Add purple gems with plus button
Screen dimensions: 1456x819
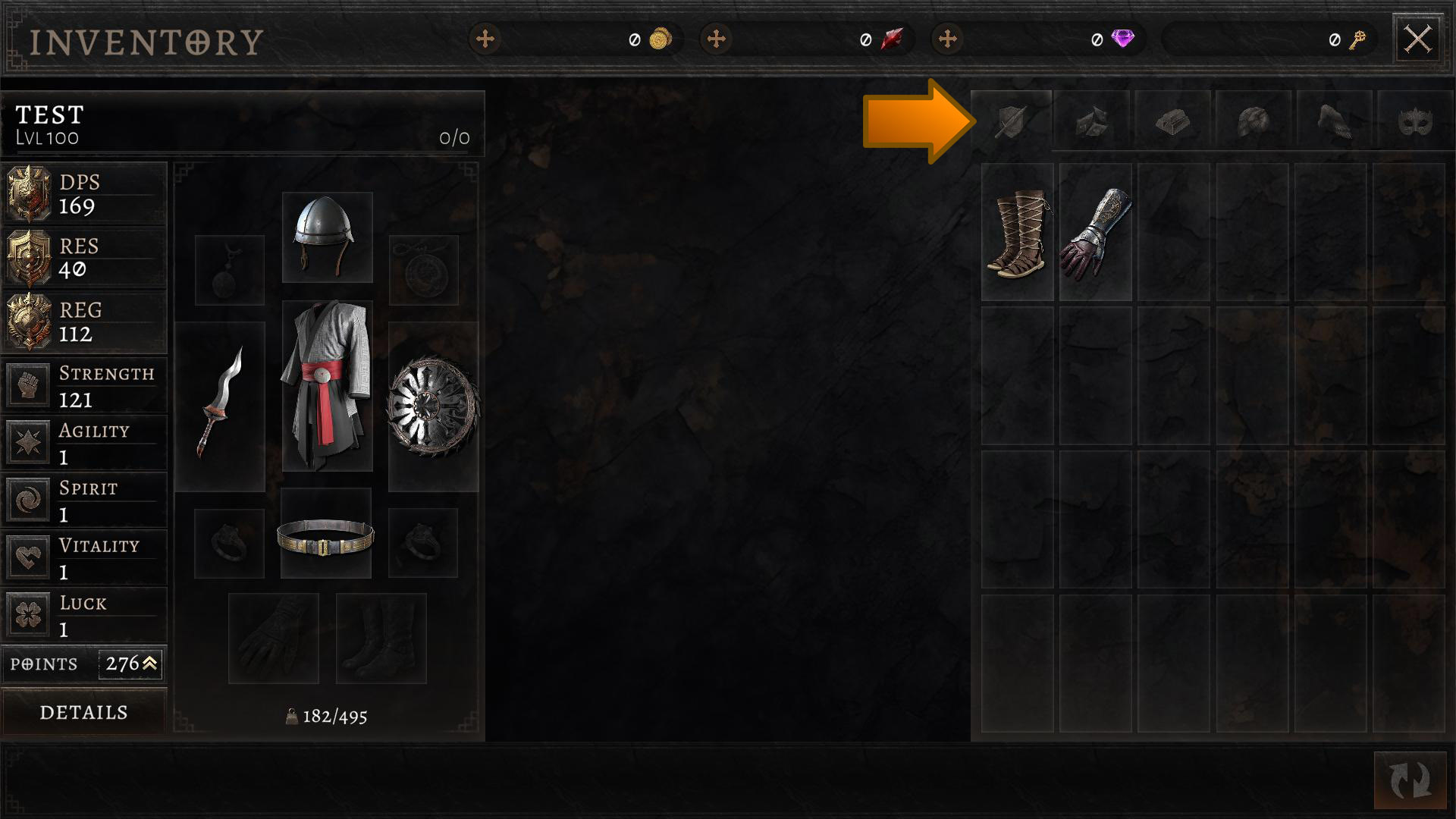(948, 39)
